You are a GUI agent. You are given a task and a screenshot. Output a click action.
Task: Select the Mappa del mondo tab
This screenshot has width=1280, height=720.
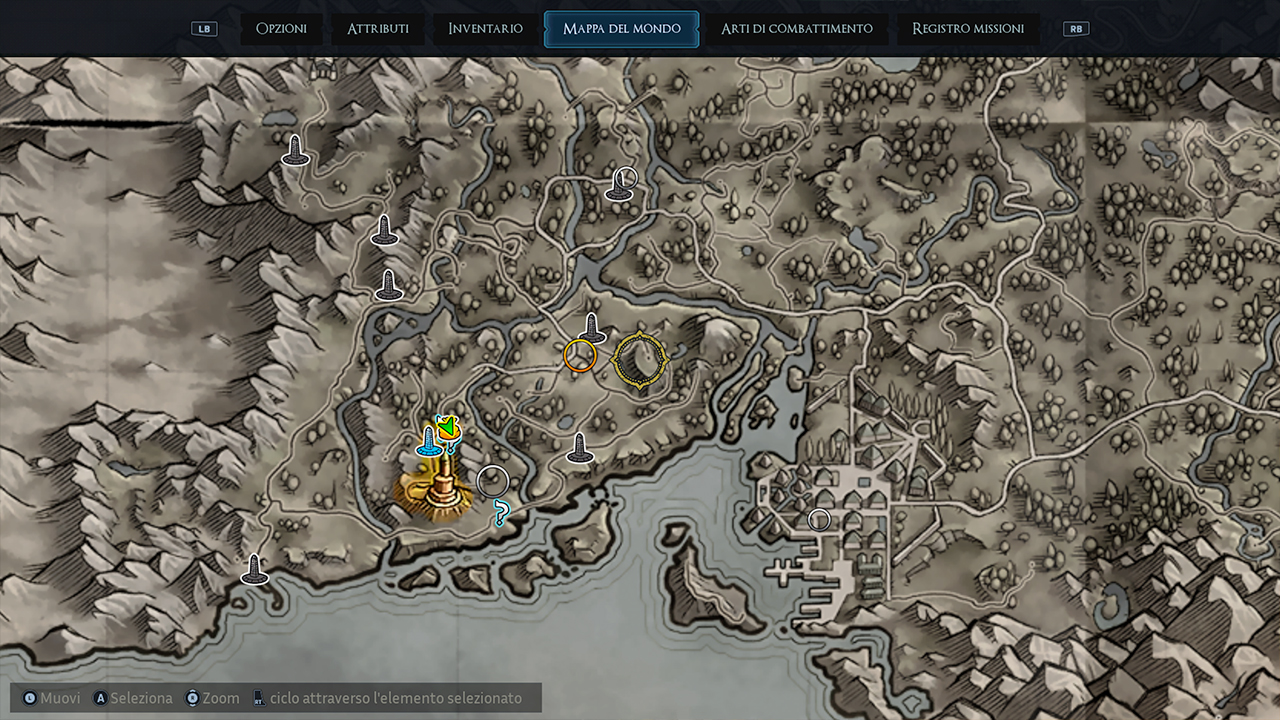tap(621, 29)
